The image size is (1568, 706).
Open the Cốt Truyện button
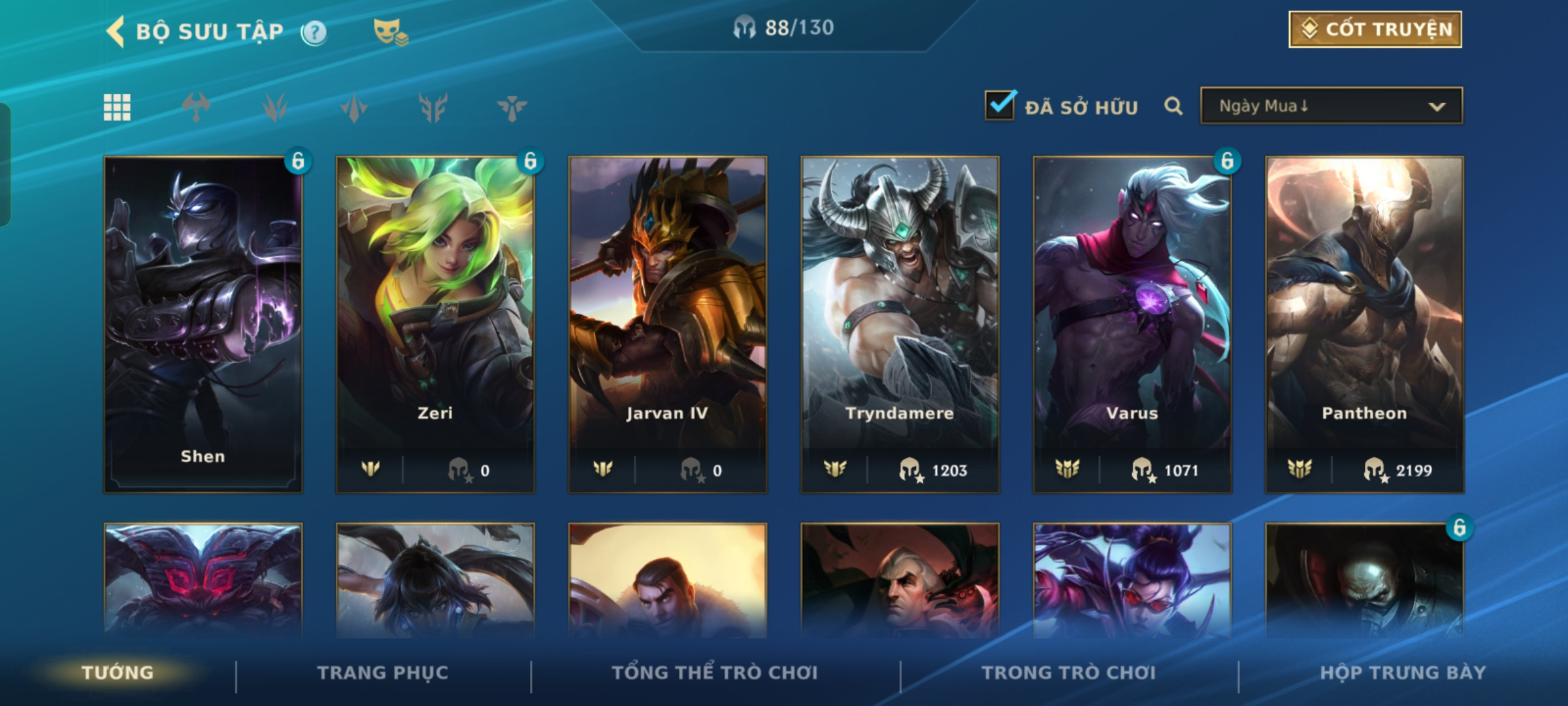(1375, 29)
